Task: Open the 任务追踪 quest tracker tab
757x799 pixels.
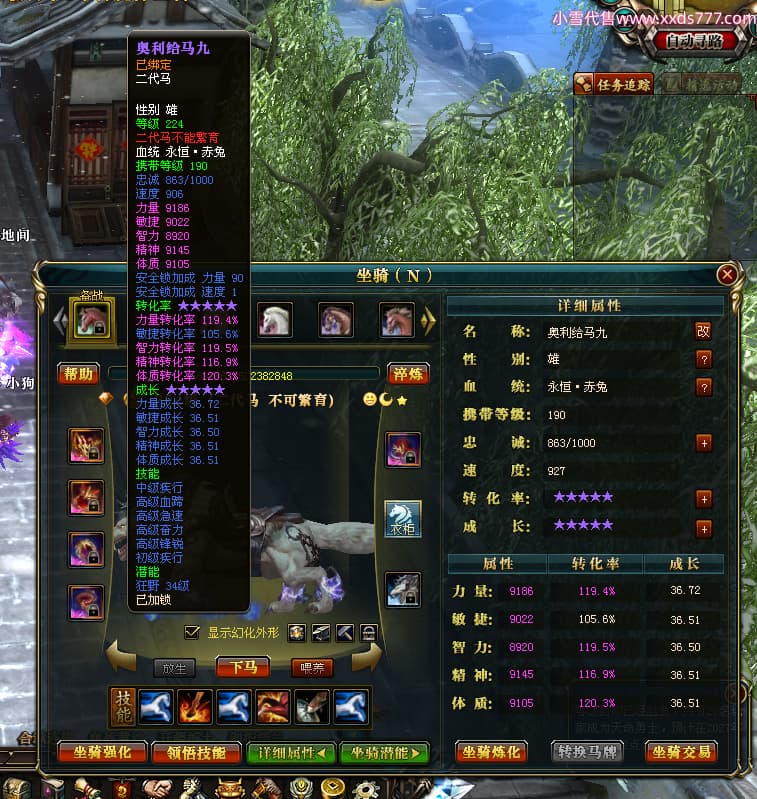Action: (x=614, y=84)
